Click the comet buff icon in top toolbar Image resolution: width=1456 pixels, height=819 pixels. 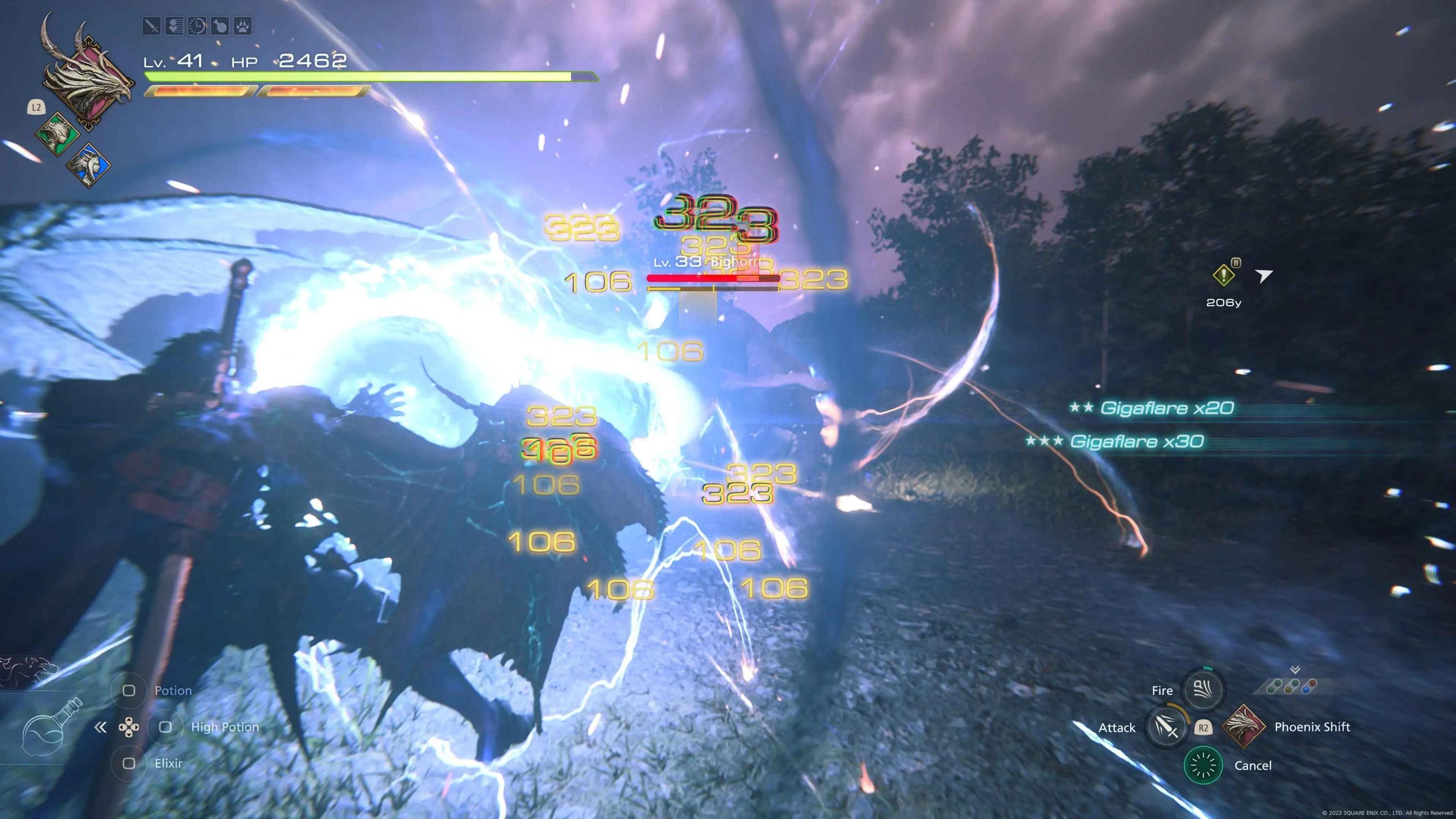175,26
